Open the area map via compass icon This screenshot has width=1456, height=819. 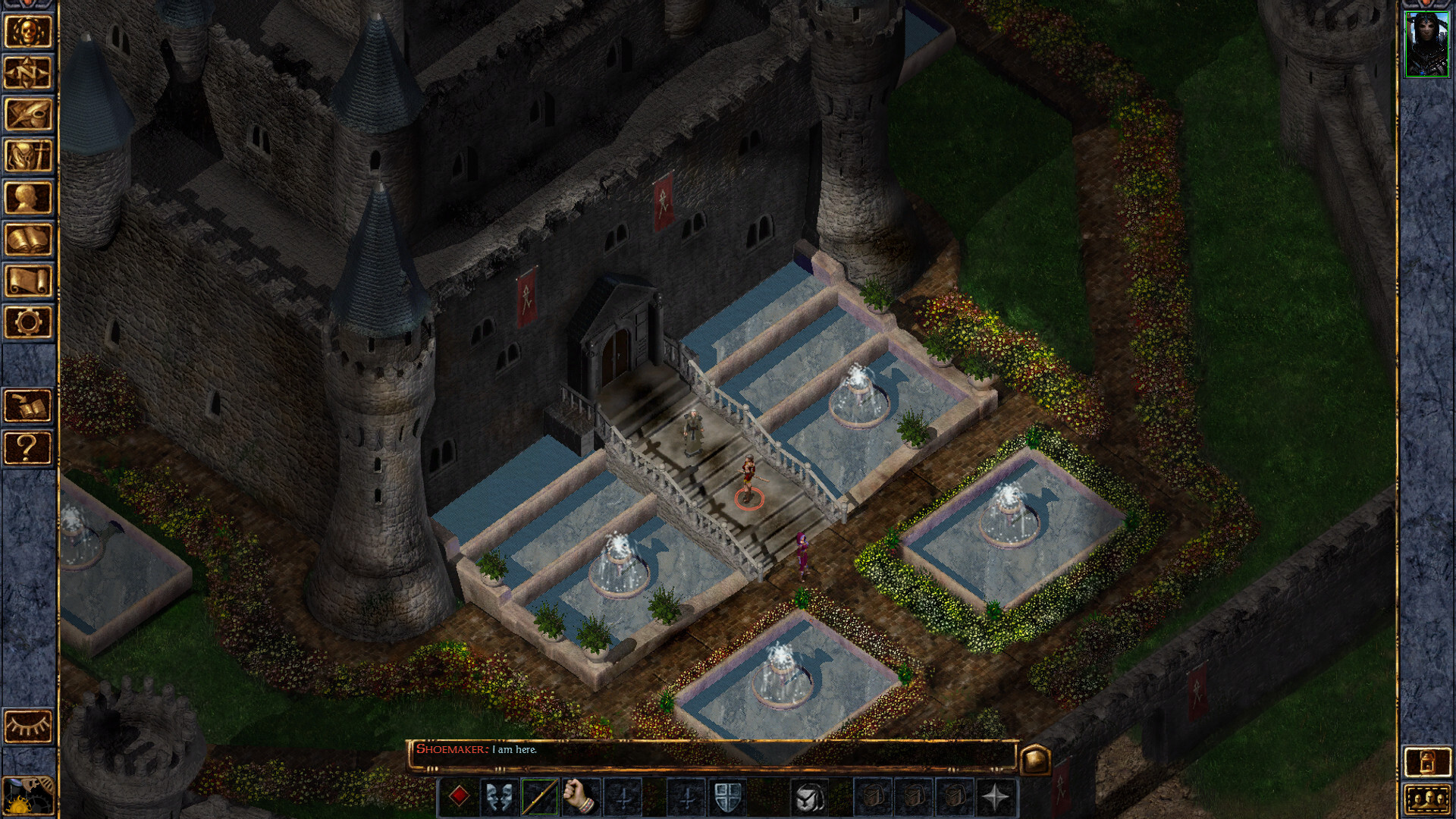point(28,74)
